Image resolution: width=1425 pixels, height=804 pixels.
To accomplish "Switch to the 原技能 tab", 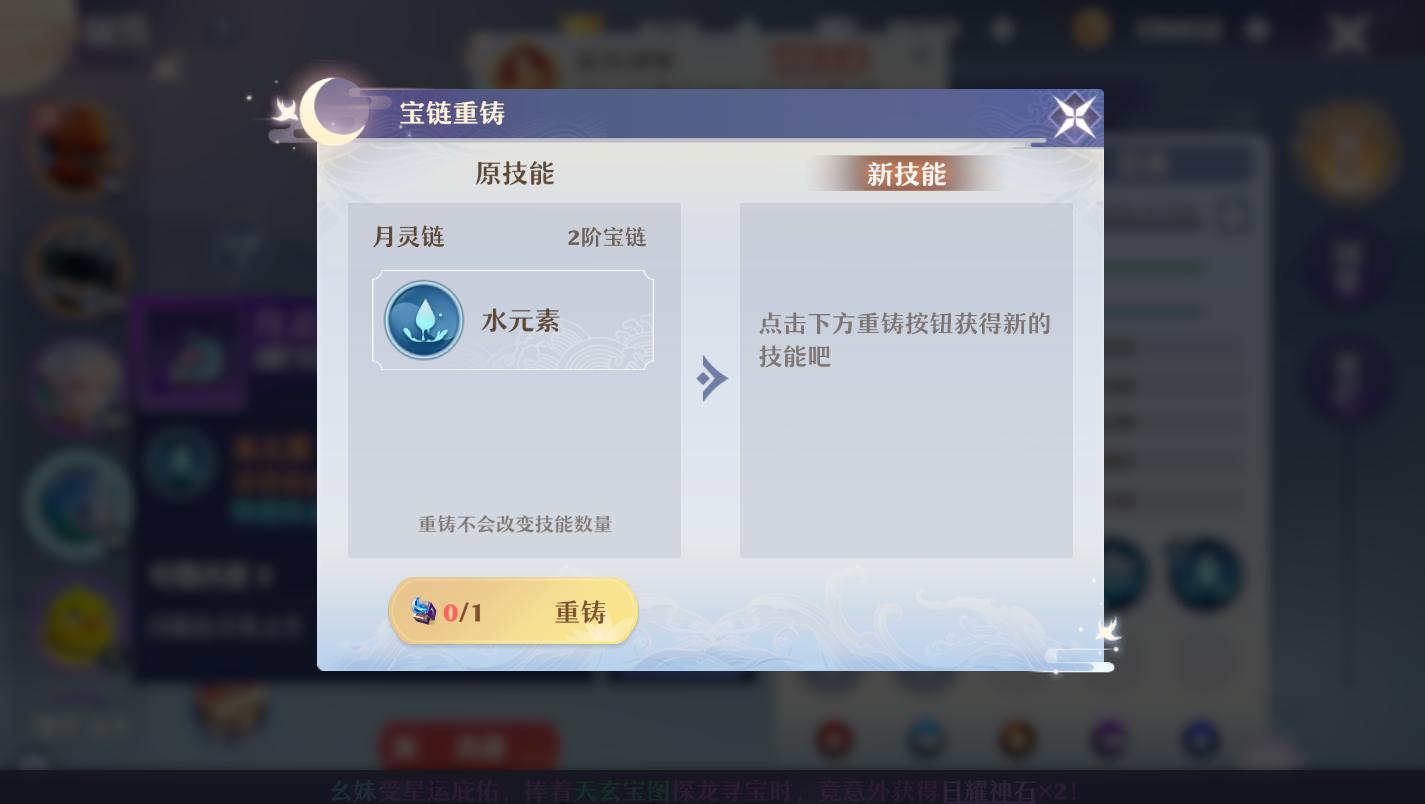I will click(x=514, y=173).
